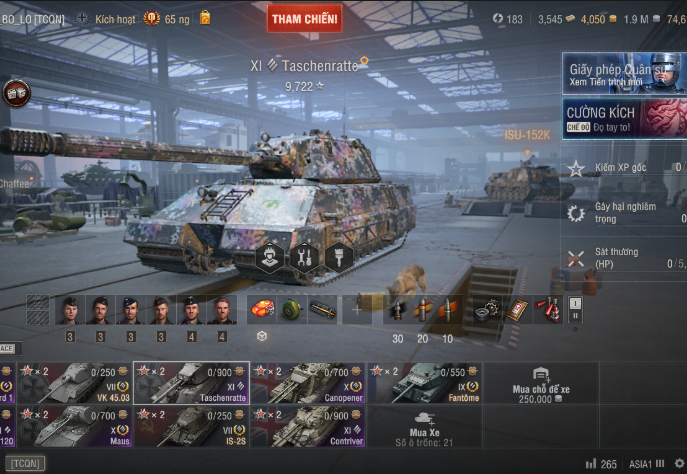
Task: Select the Canopener tank card
Action: point(307,383)
